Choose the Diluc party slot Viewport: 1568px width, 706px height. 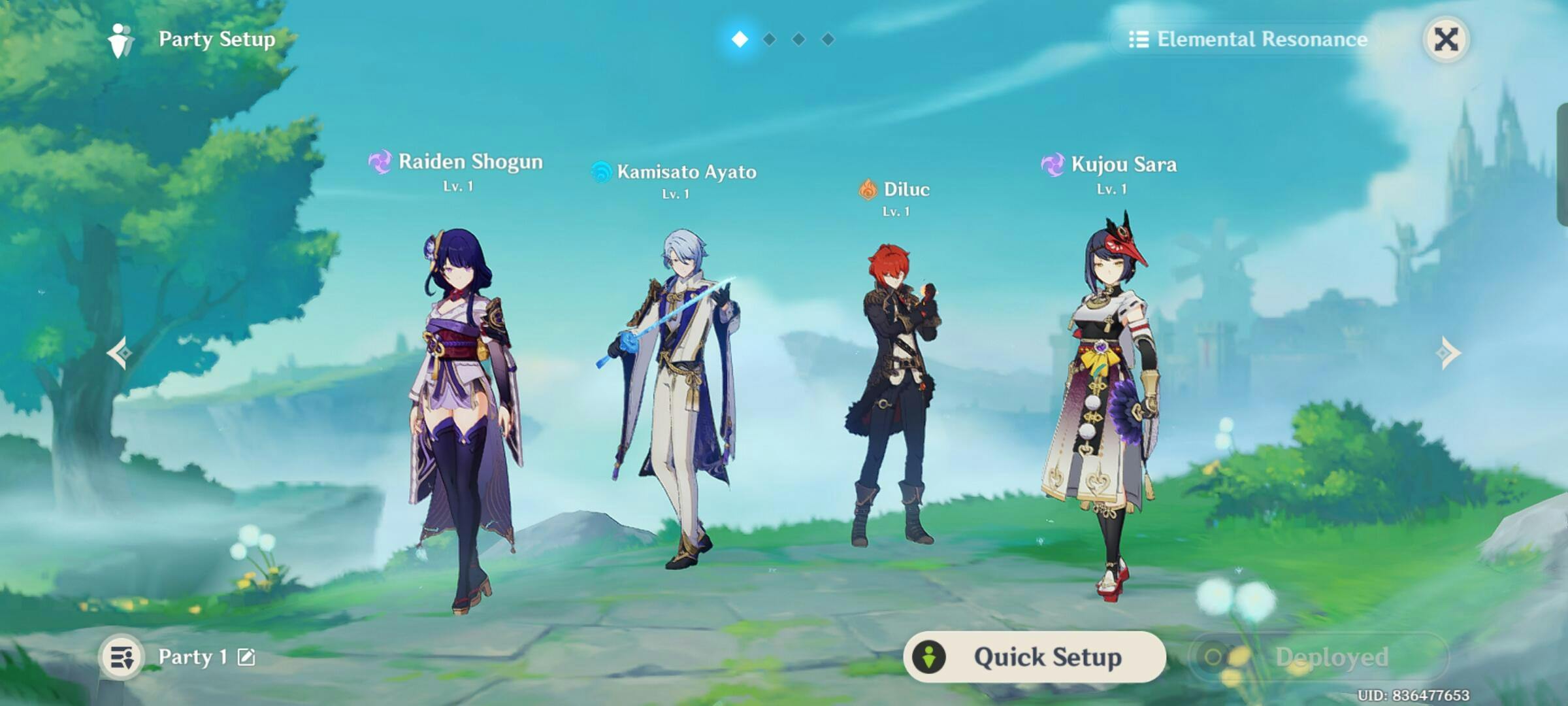[893, 392]
